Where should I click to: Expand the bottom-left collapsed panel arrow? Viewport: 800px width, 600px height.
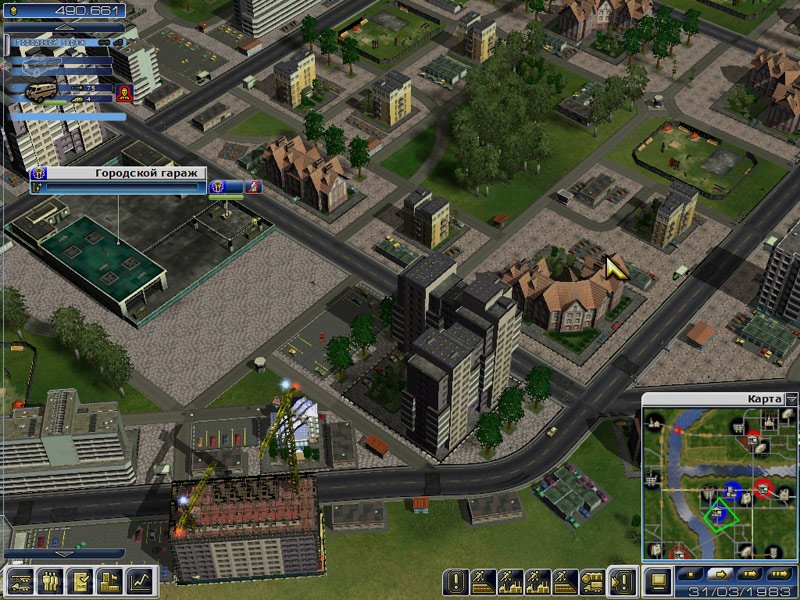[x=64, y=553]
